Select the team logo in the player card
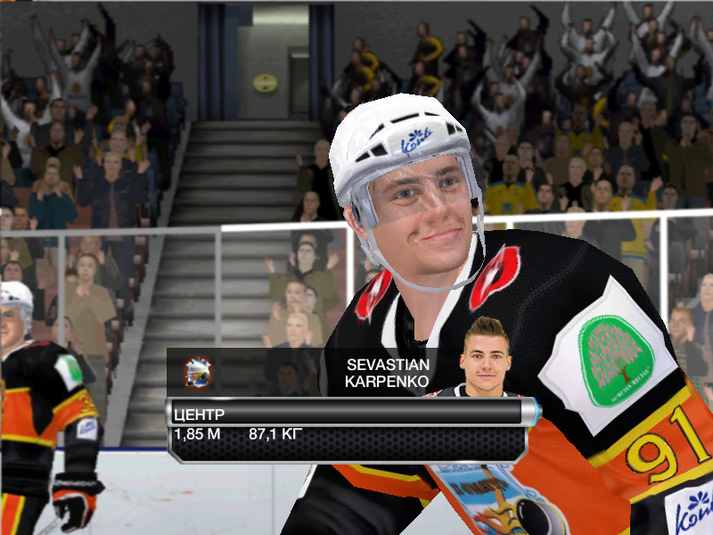This screenshot has height=535, width=713. [x=199, y=373]
